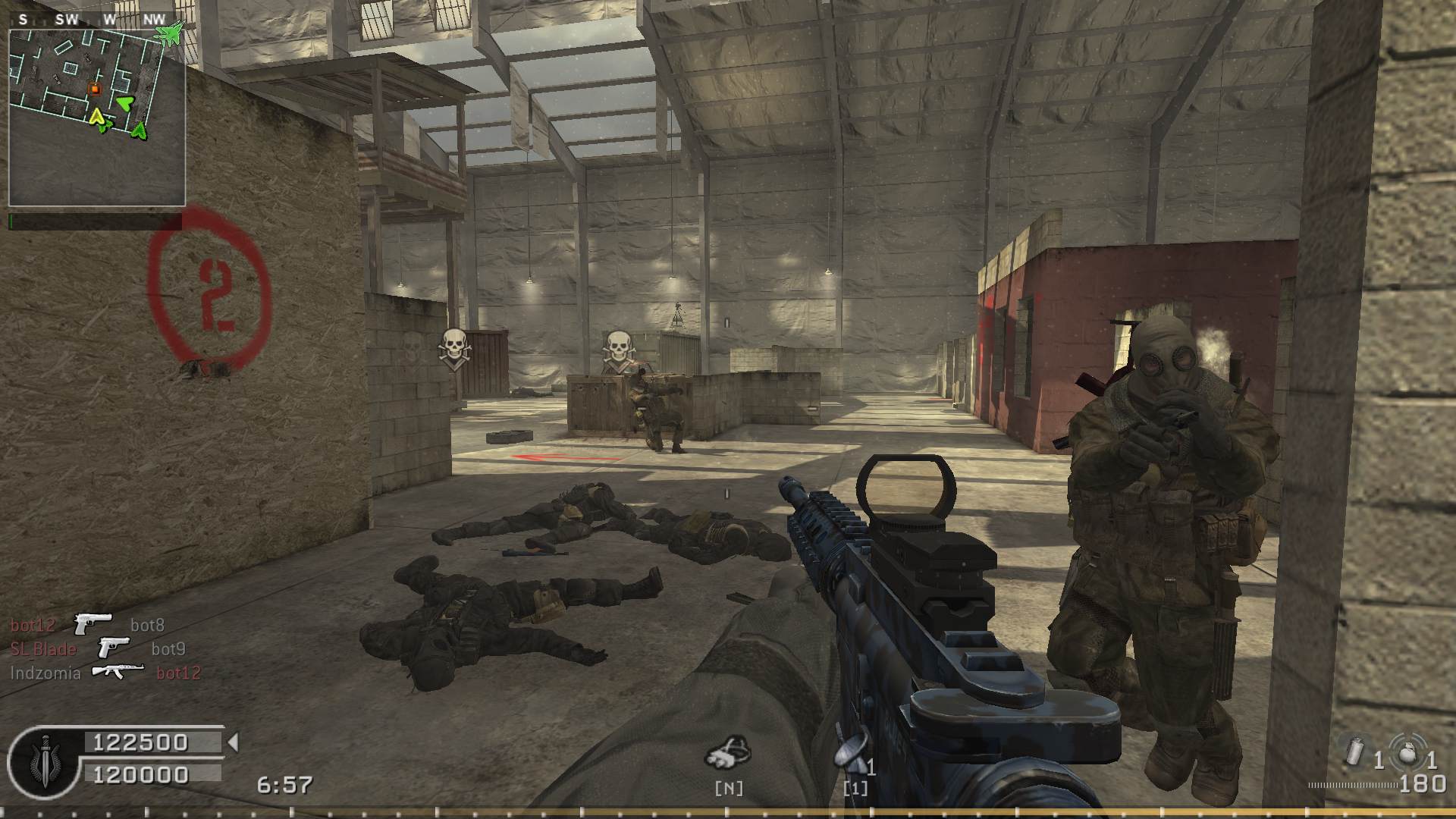Click the night vision goggles icon
1456x819 pixels.
[729, 752]
